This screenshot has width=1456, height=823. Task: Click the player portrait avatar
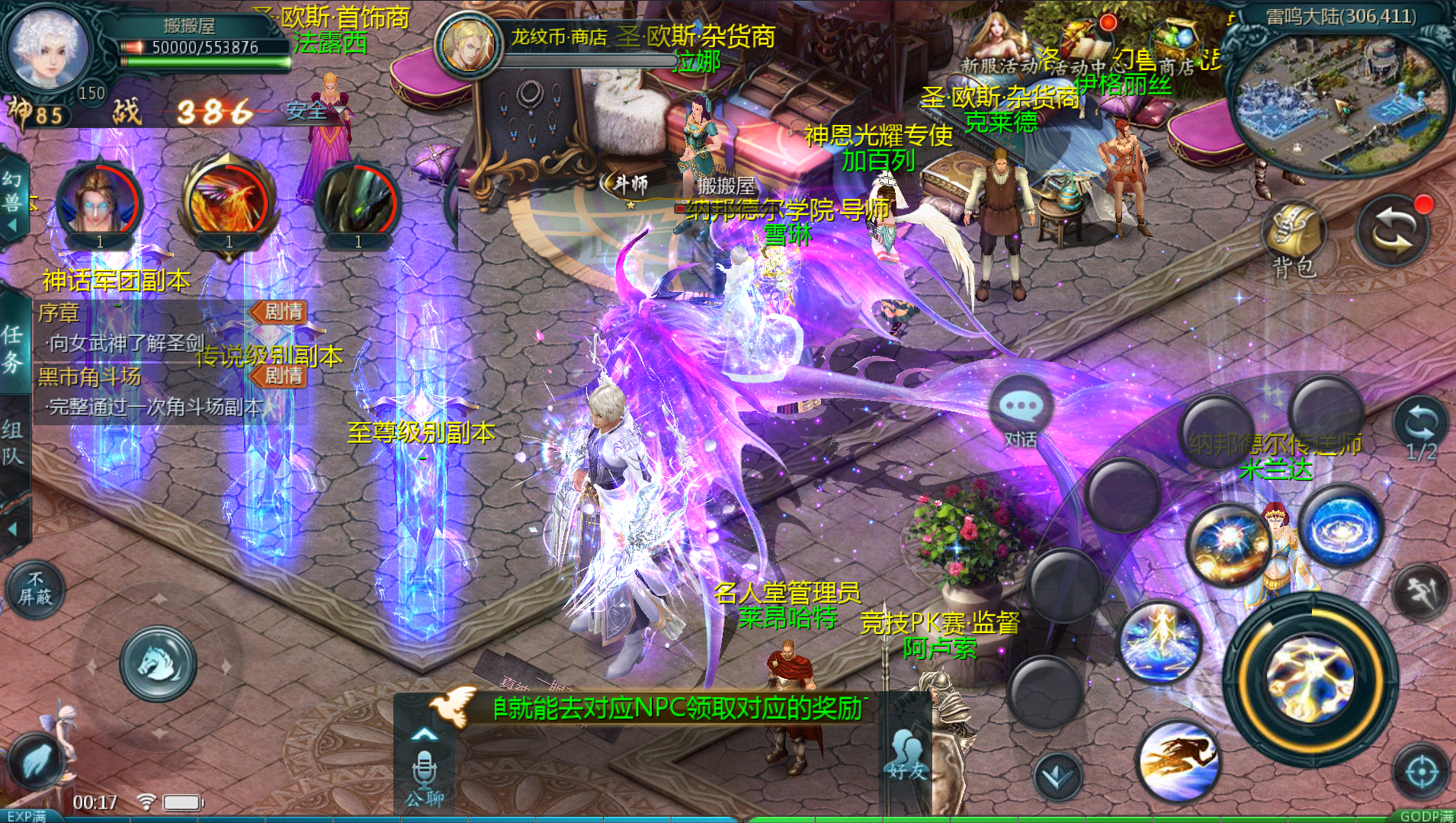[47, 47]
